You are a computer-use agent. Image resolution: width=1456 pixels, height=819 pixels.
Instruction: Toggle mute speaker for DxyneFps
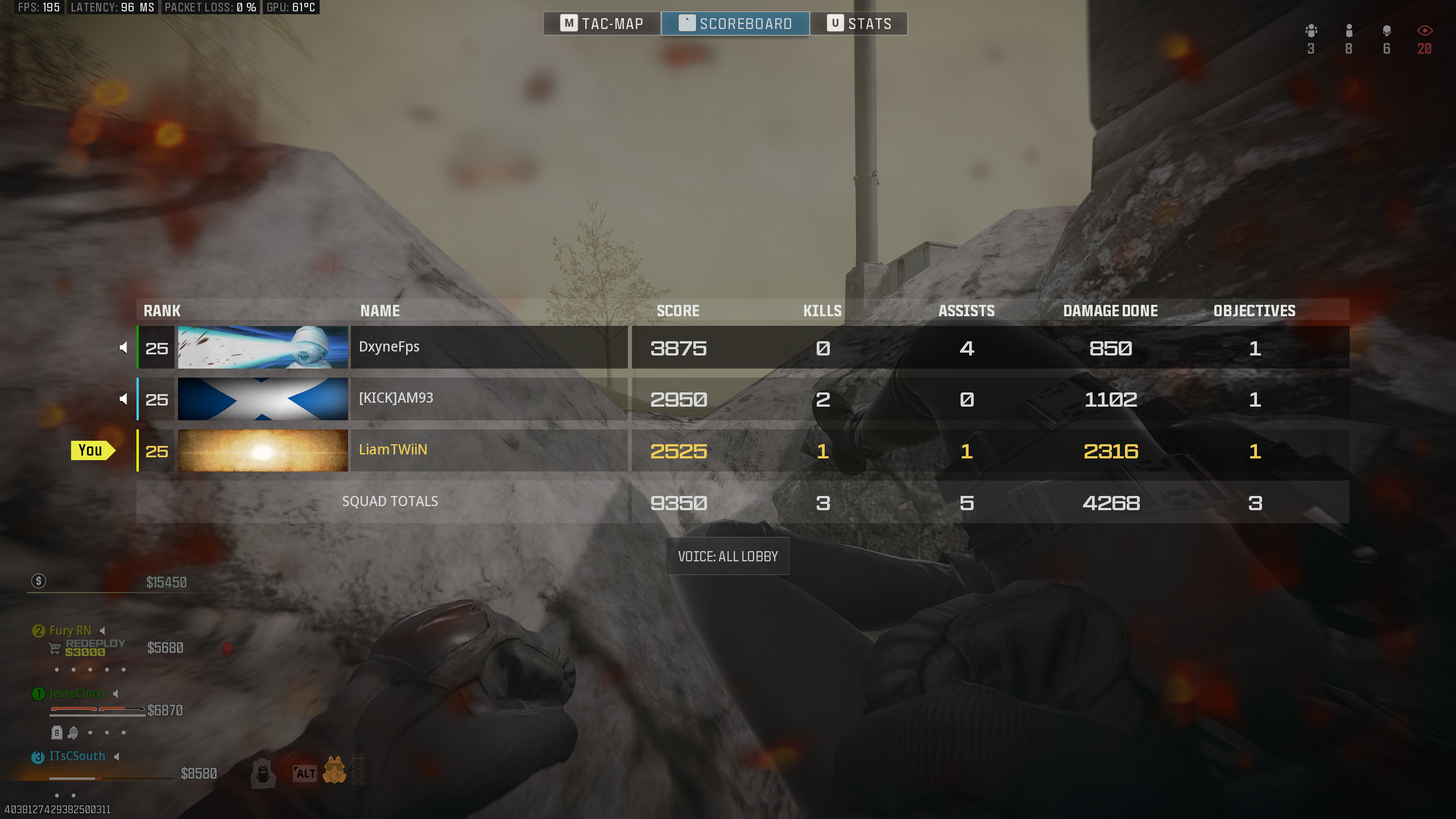tap(123, 348)
